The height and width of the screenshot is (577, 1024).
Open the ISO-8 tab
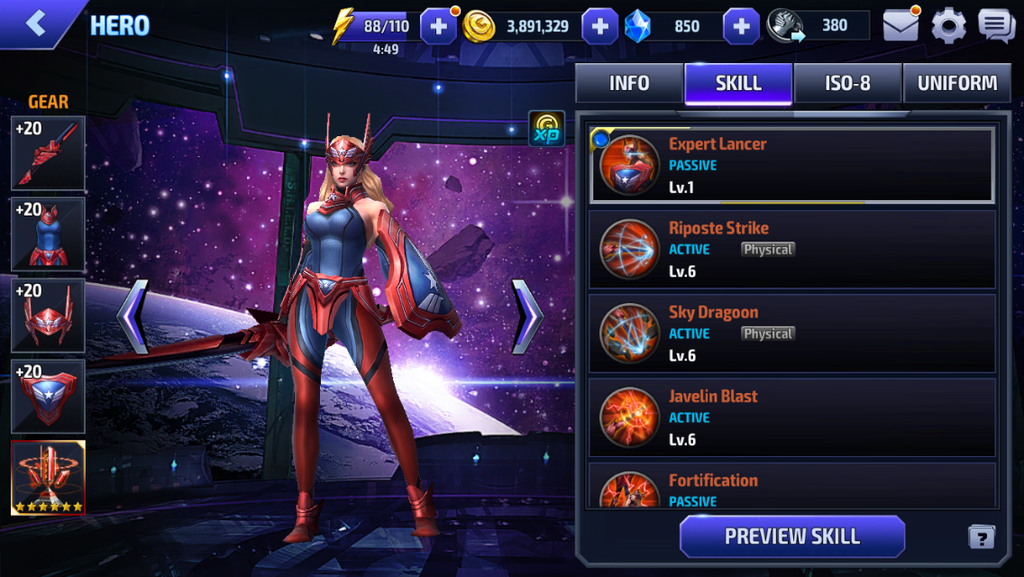click(x=847, y=84)
